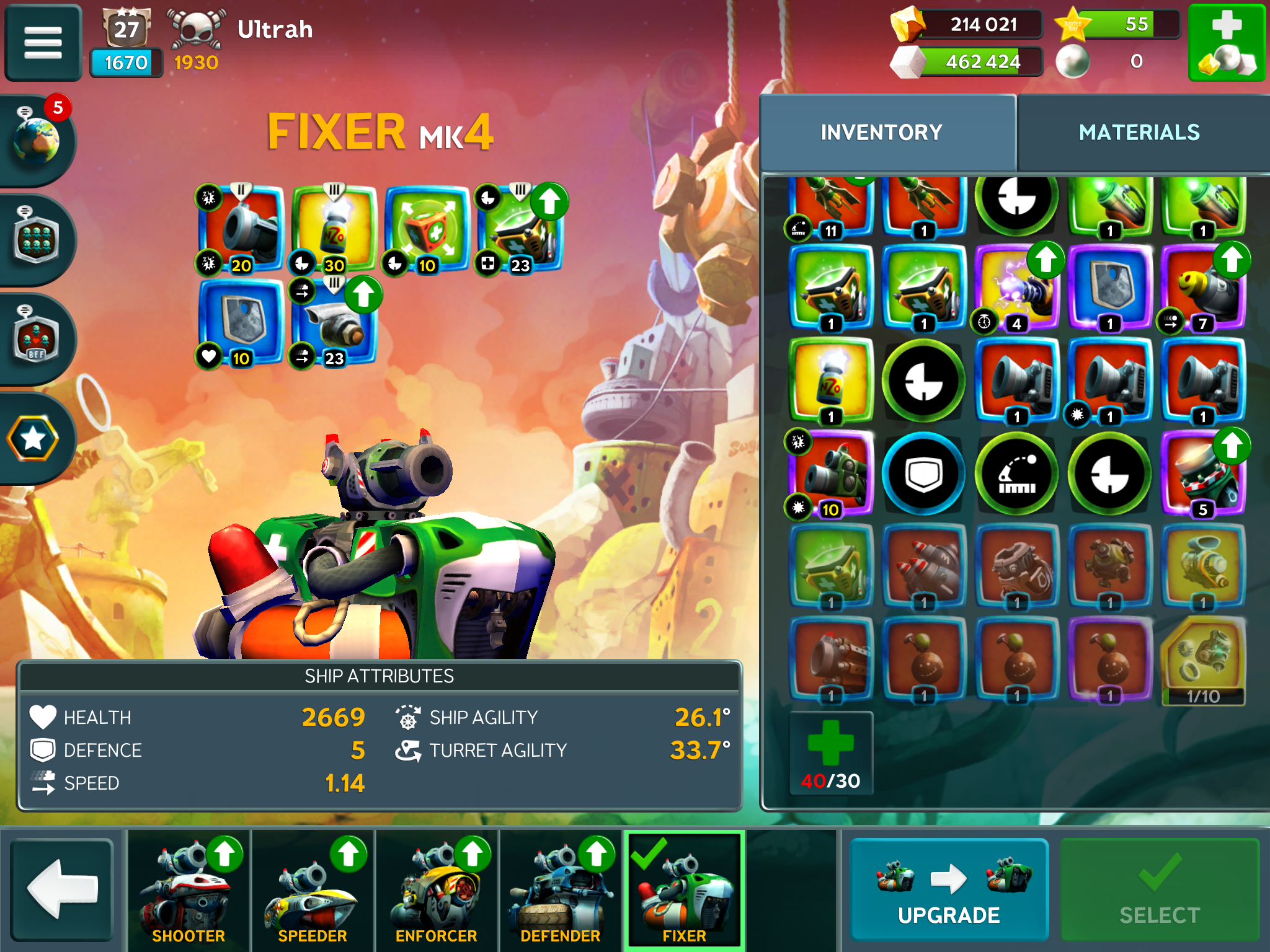Choose the Shooter ship
The image size is (1270, 952).
(x=188, y=889)
